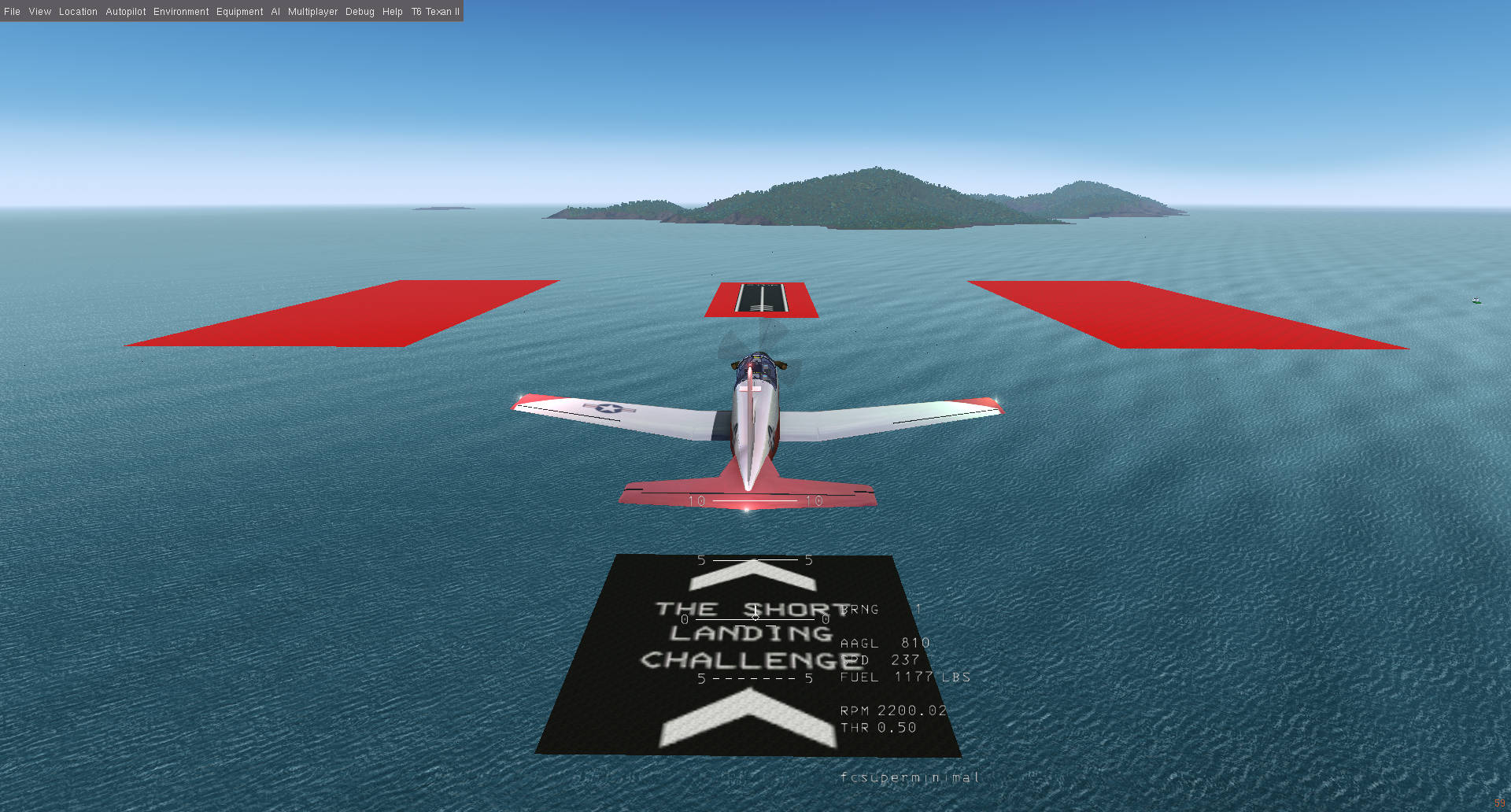Click the fcsuperminimal HUD label

909,777
